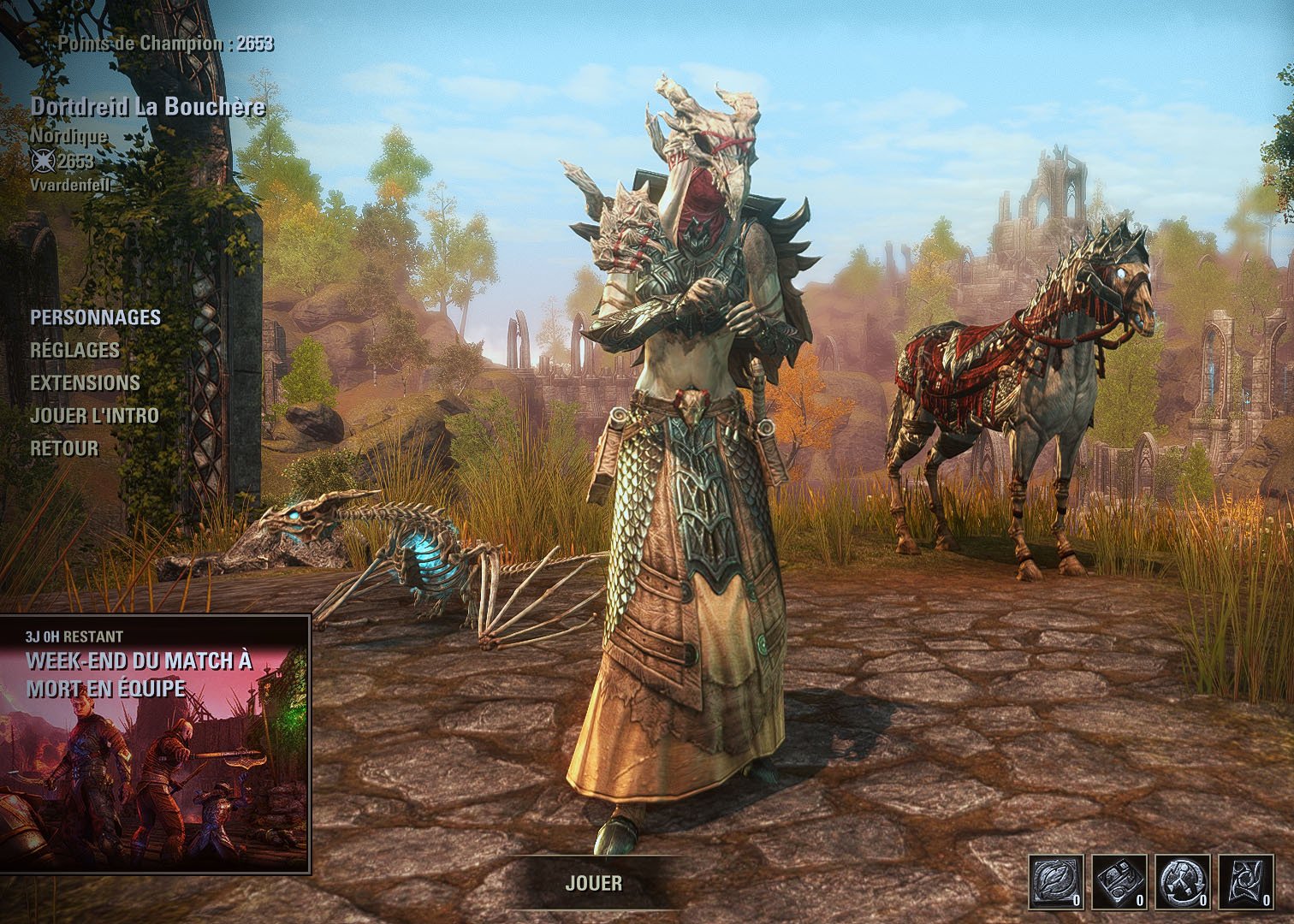Select the Extensions menu entry
This screenshot has height=924, width=1294.
85,382
